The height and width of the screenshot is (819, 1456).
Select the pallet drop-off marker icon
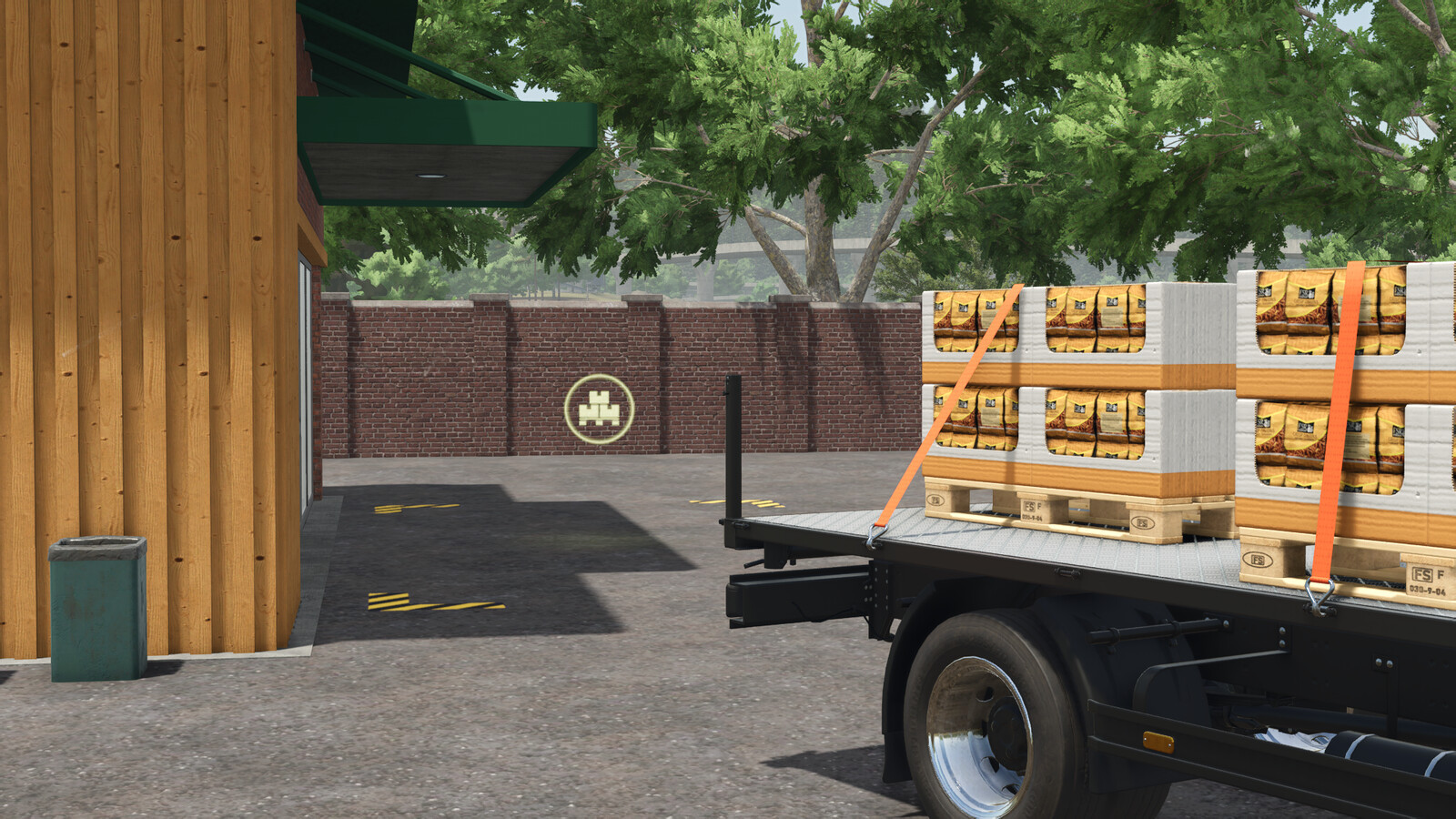pyautogui.click(x=599, y=409)
